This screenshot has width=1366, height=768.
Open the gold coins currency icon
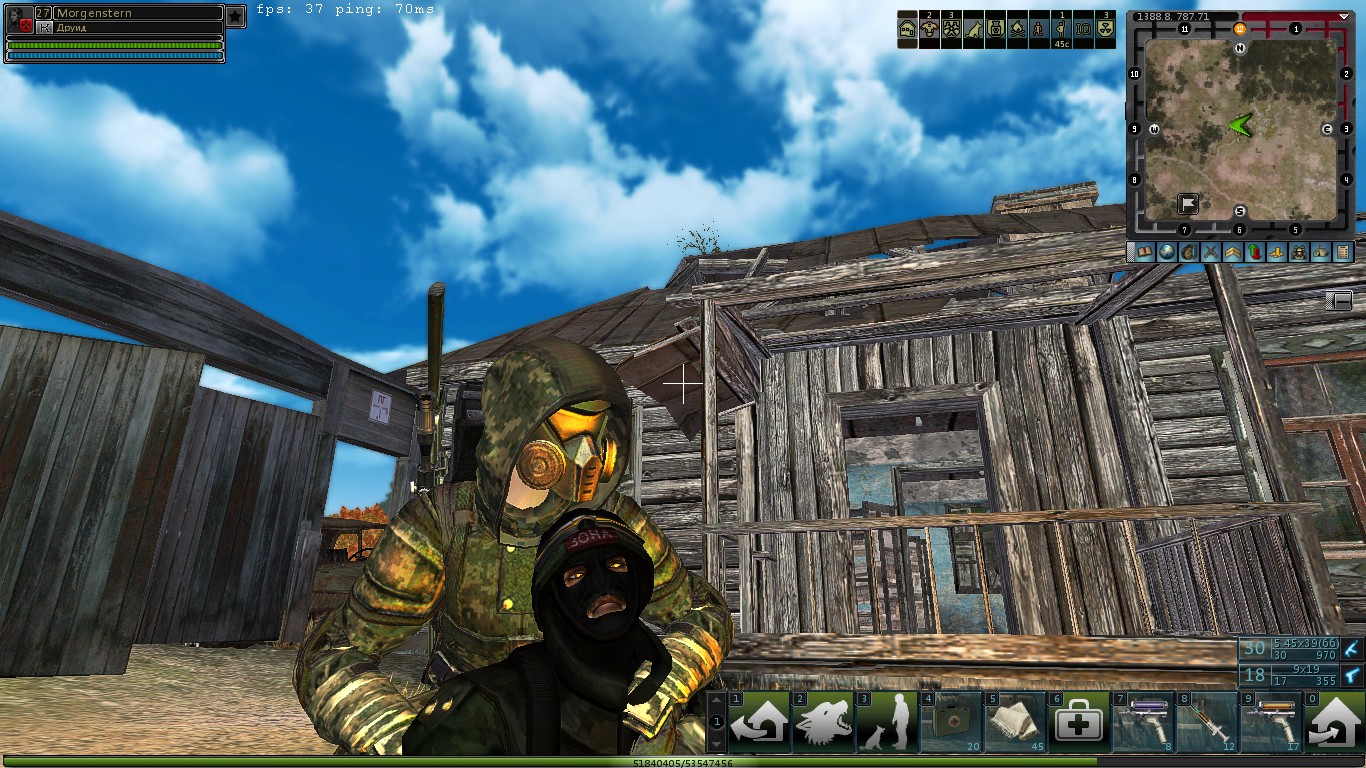[1274, 252]
